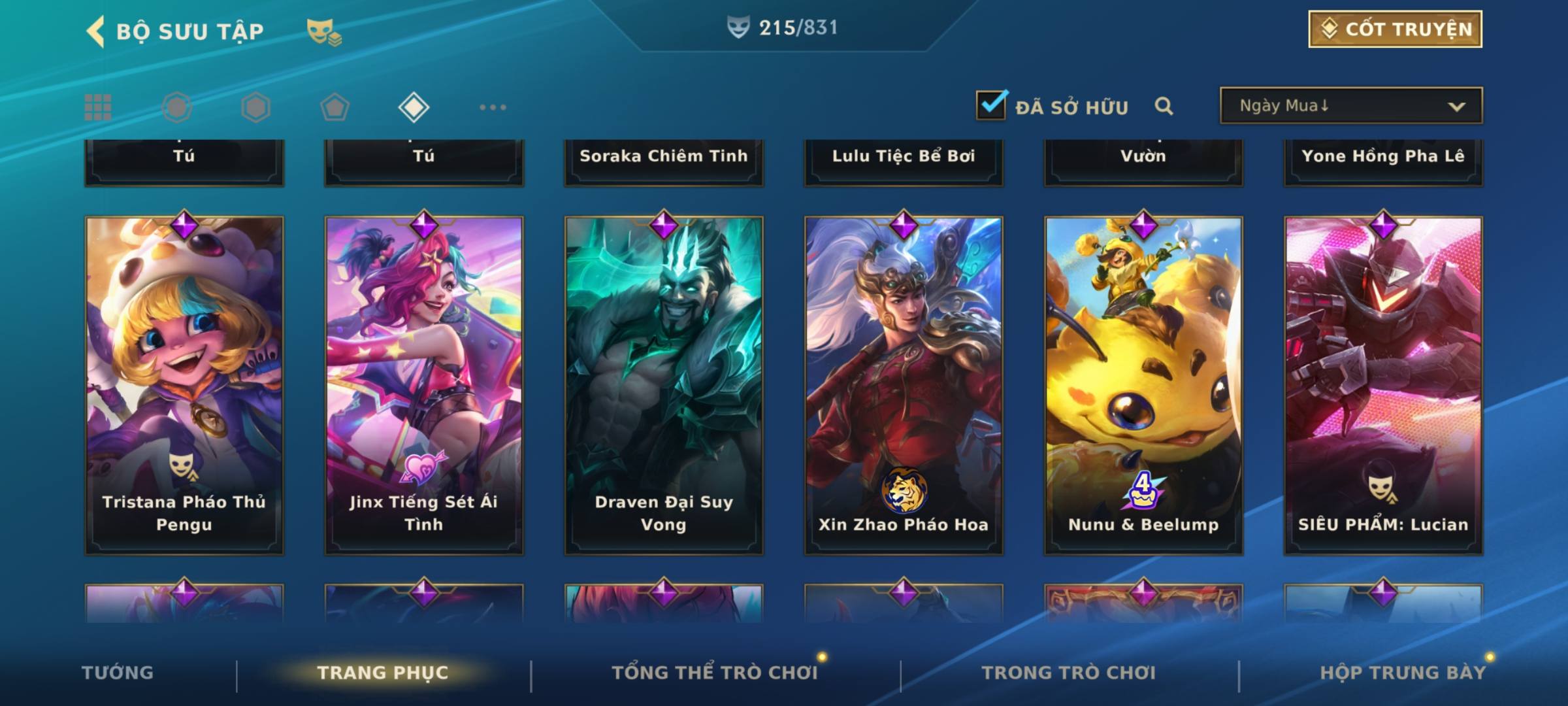Toggle the Đã Sở Hữu checkbox
This screenshot has height=706, width=1568.
pos(991,105)
